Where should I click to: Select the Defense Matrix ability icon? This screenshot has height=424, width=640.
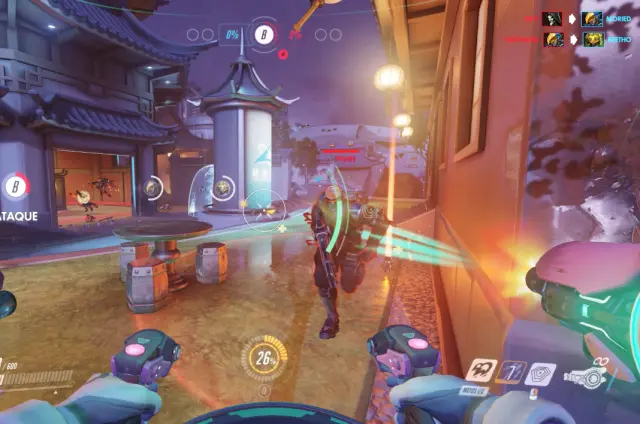(513, 372)
